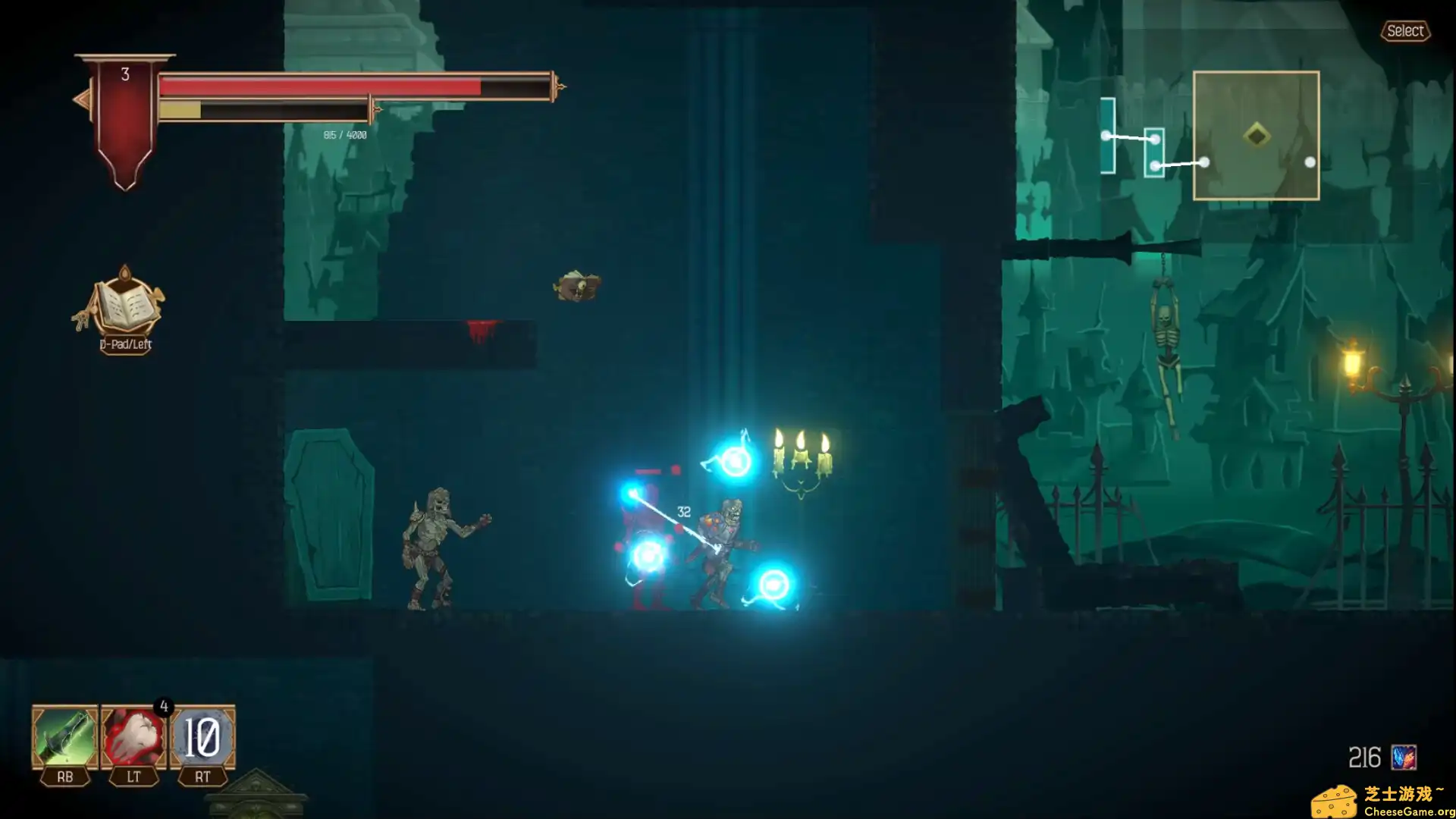Image resolution: width=1456 pixels, height=819 pixels.
Task: Click the RB slot label below the item
Action: pyautogui.click(x=64, y=777)
